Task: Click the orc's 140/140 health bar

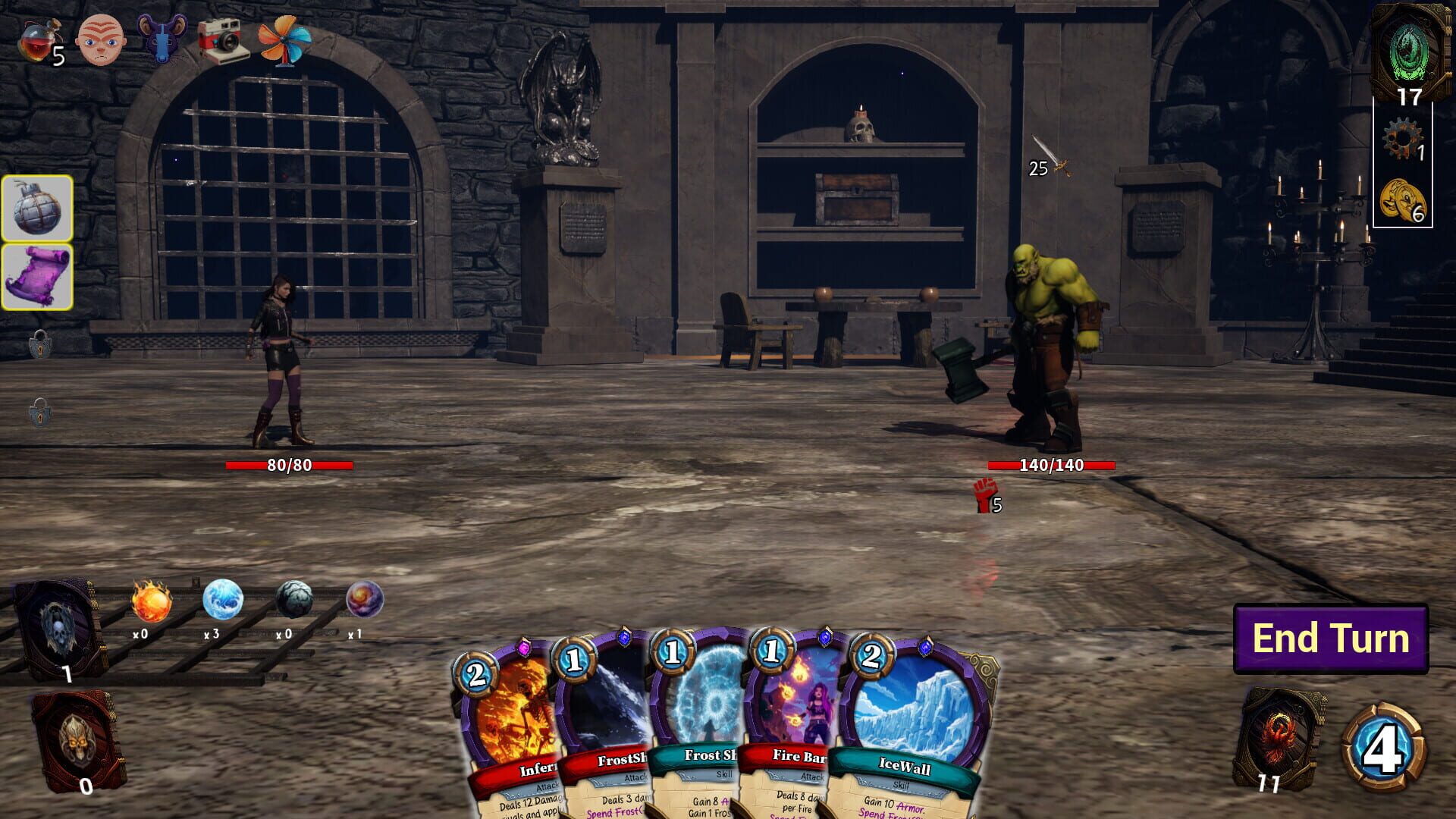Action: 1050,465
